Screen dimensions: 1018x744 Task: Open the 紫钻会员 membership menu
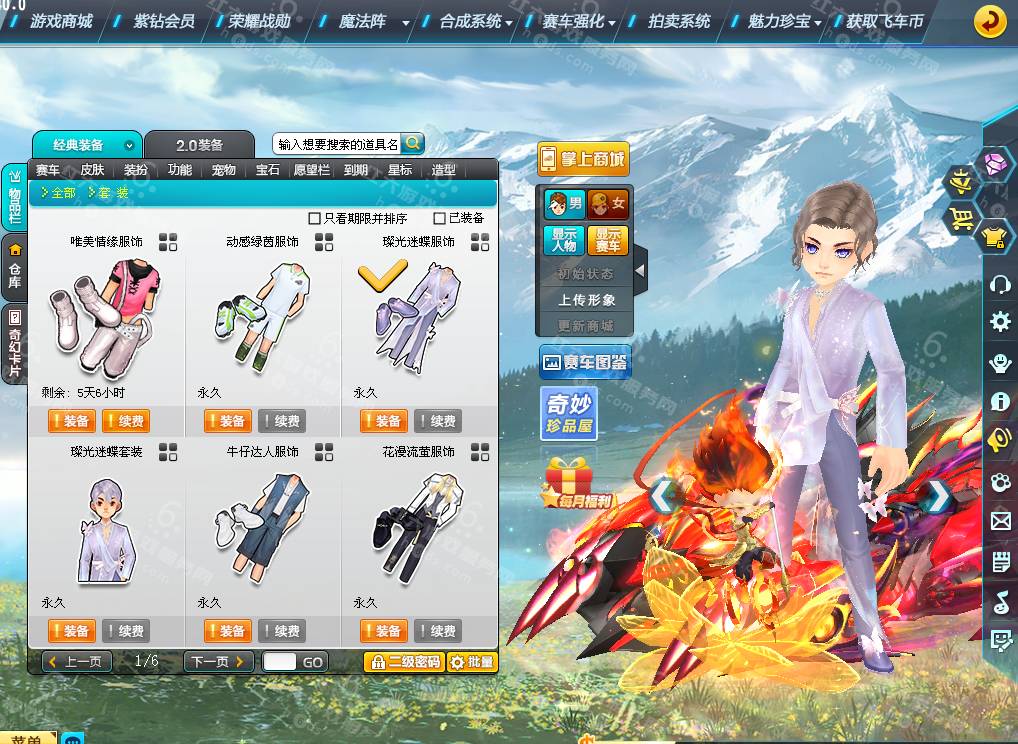[164, 21]
